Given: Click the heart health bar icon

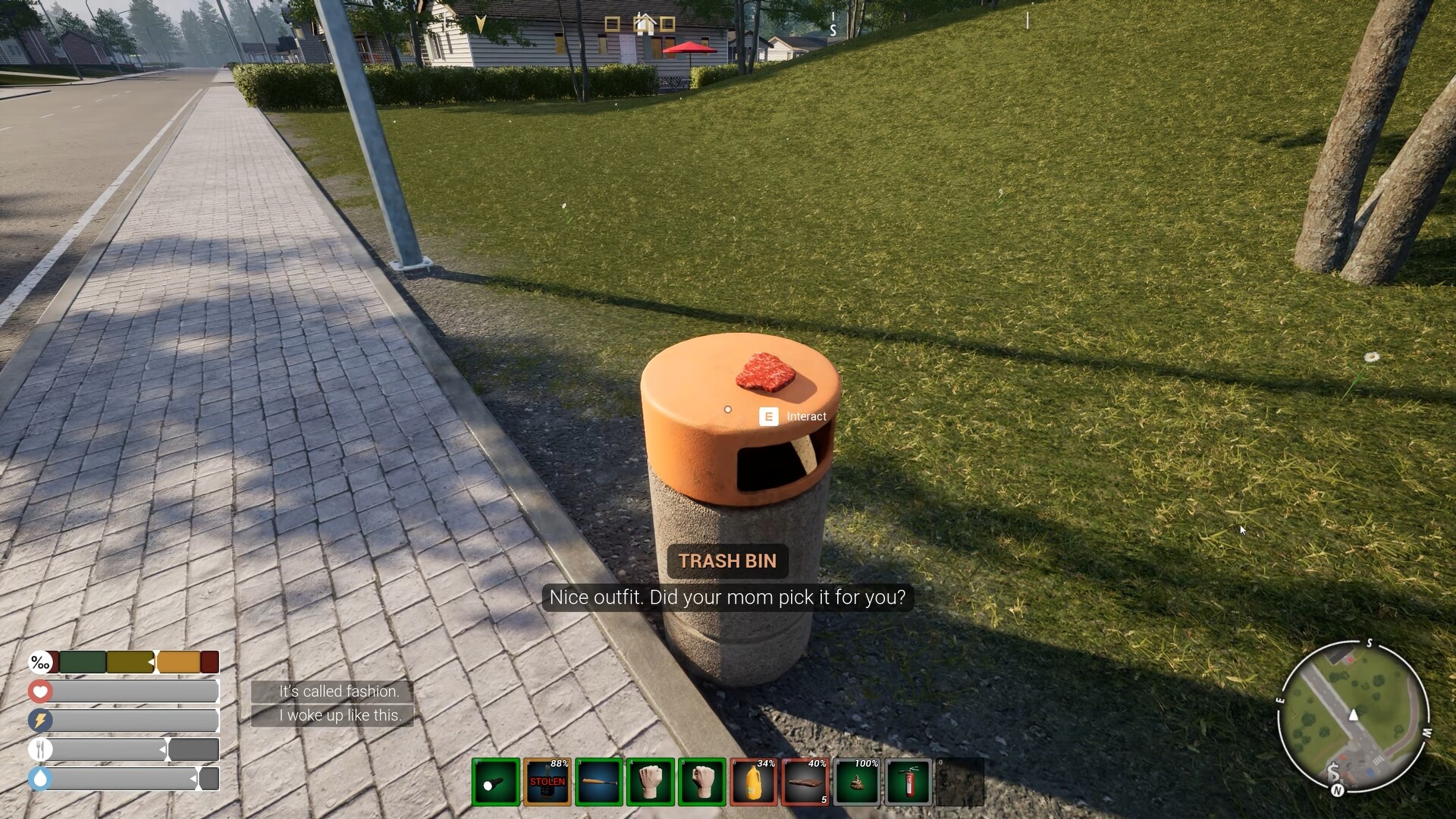Looking at the screenshot, I should pyautogui.click(x=40, y=692).
